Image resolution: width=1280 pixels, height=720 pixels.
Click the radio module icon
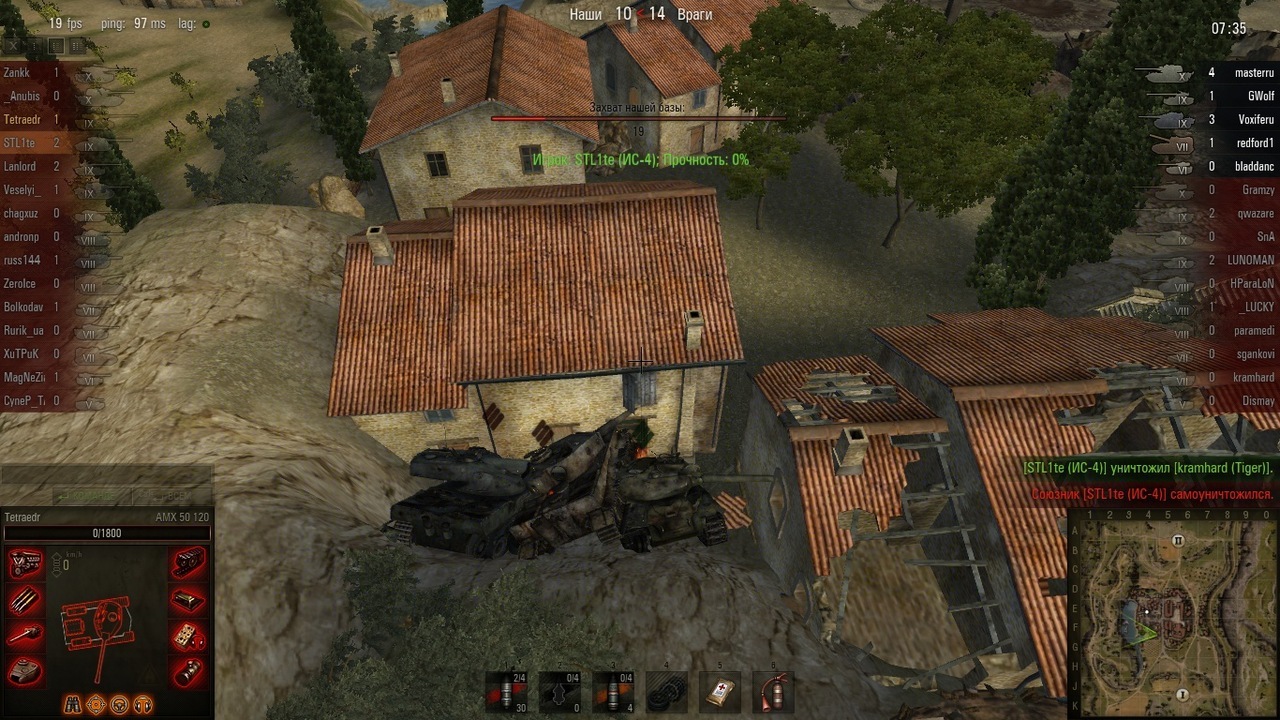click(x=188, y=636)
